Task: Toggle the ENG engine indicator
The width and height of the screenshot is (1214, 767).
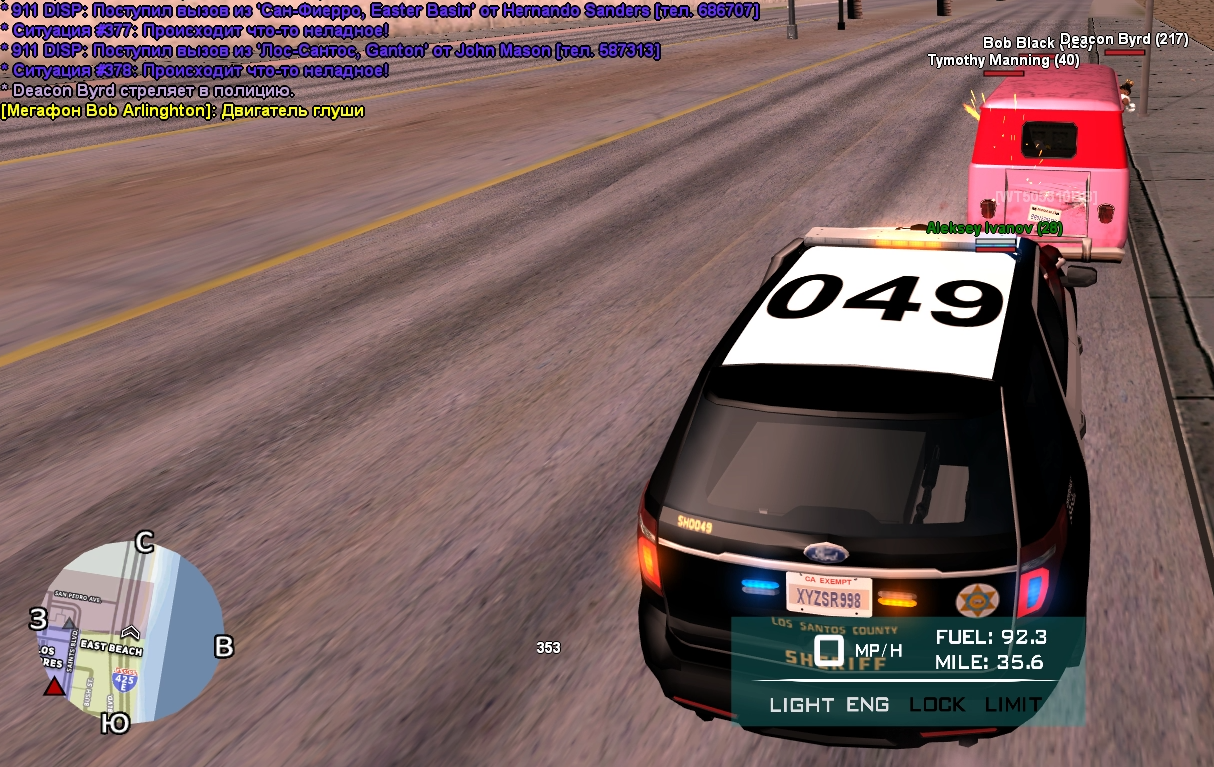Action: (x=867, y=705)
